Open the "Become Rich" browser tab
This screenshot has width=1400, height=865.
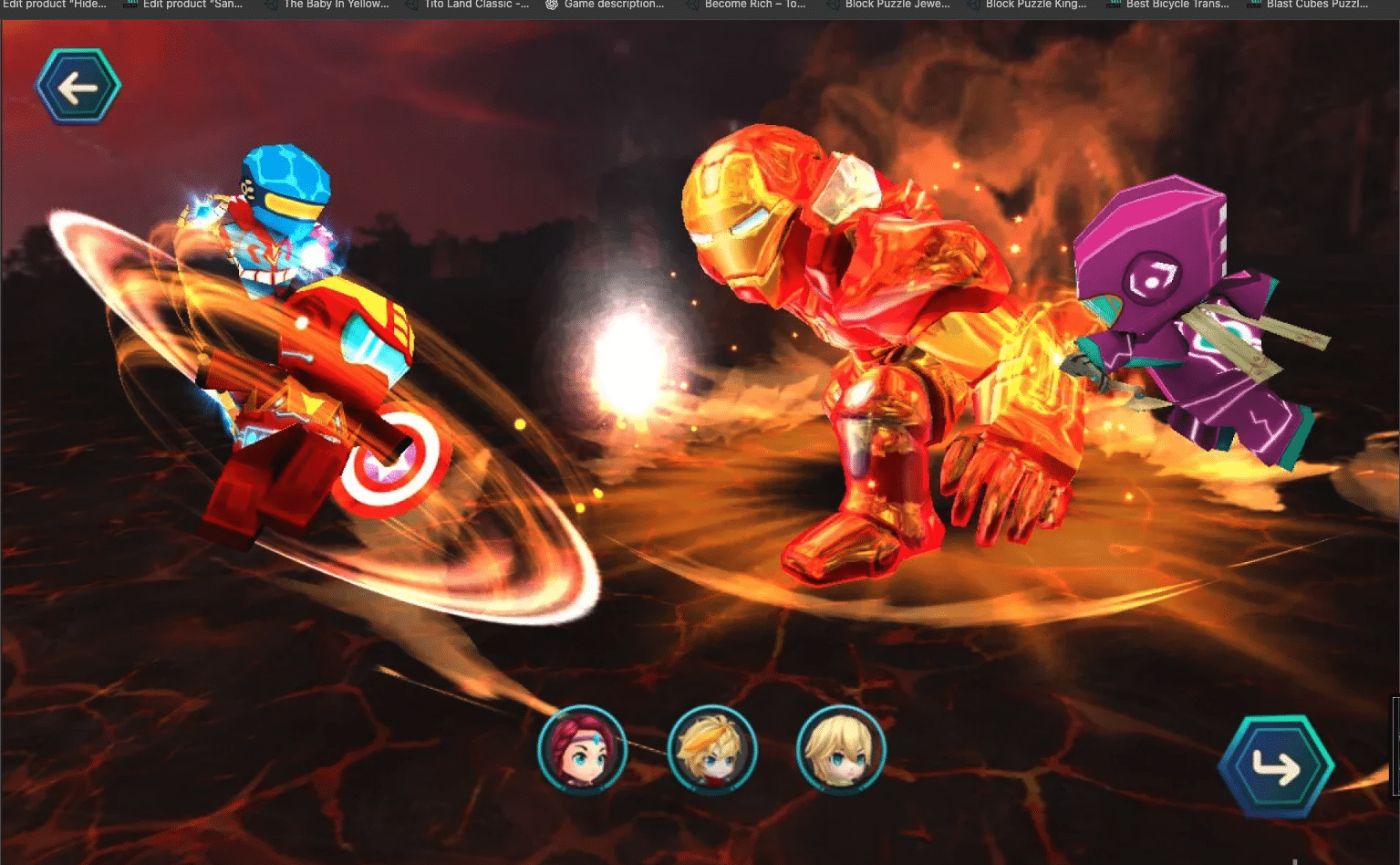pos(753,5)
